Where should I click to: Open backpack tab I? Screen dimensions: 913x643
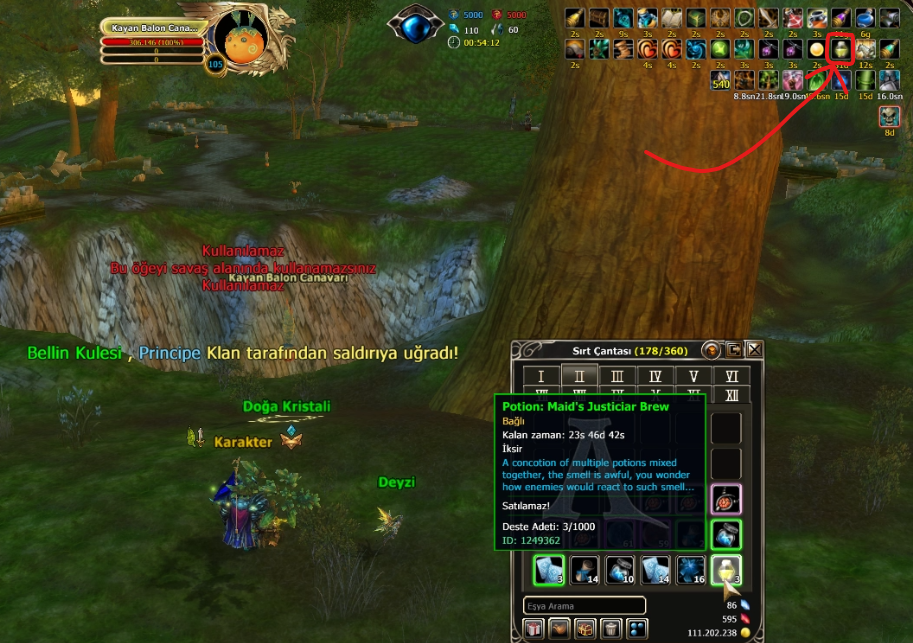click(541, 377)
